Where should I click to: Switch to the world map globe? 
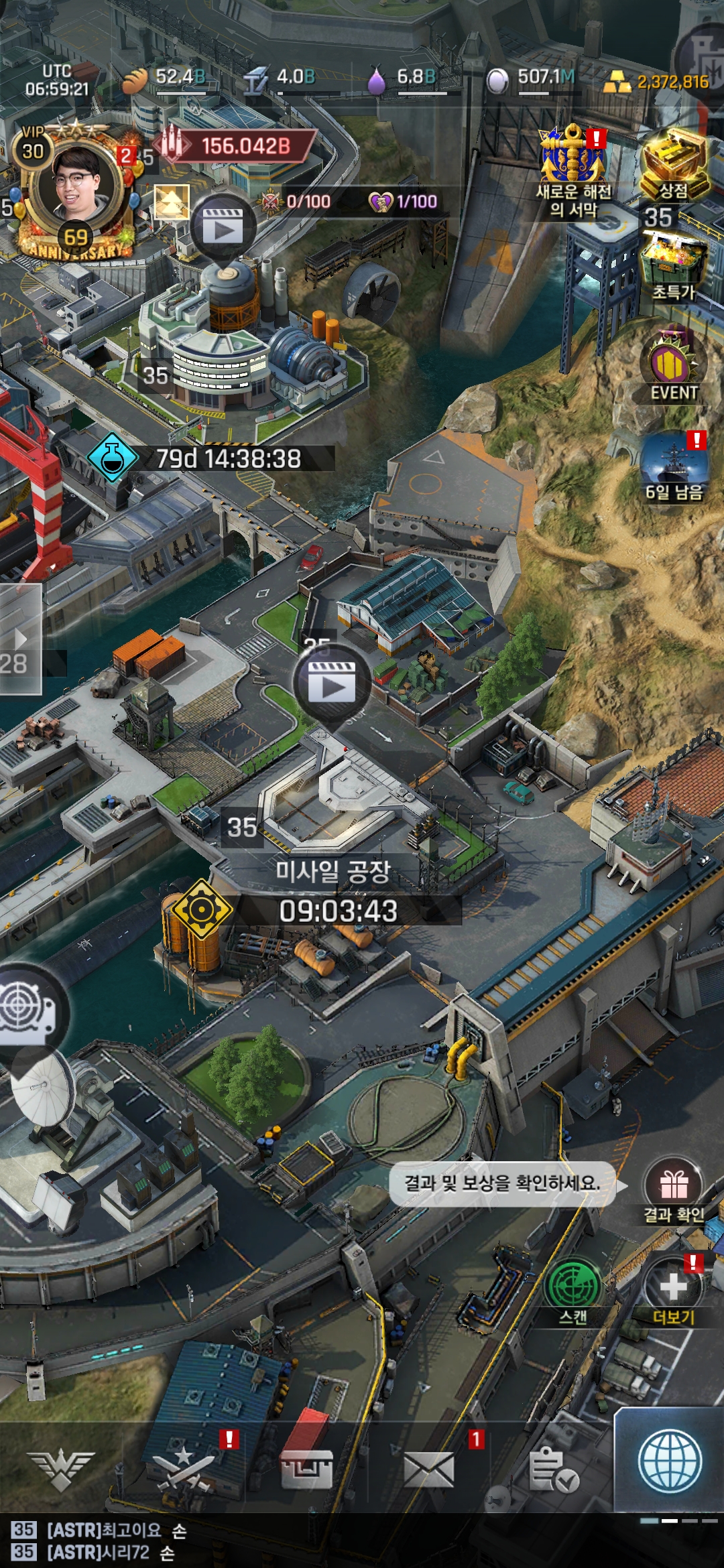click(x=670, y=1462)
